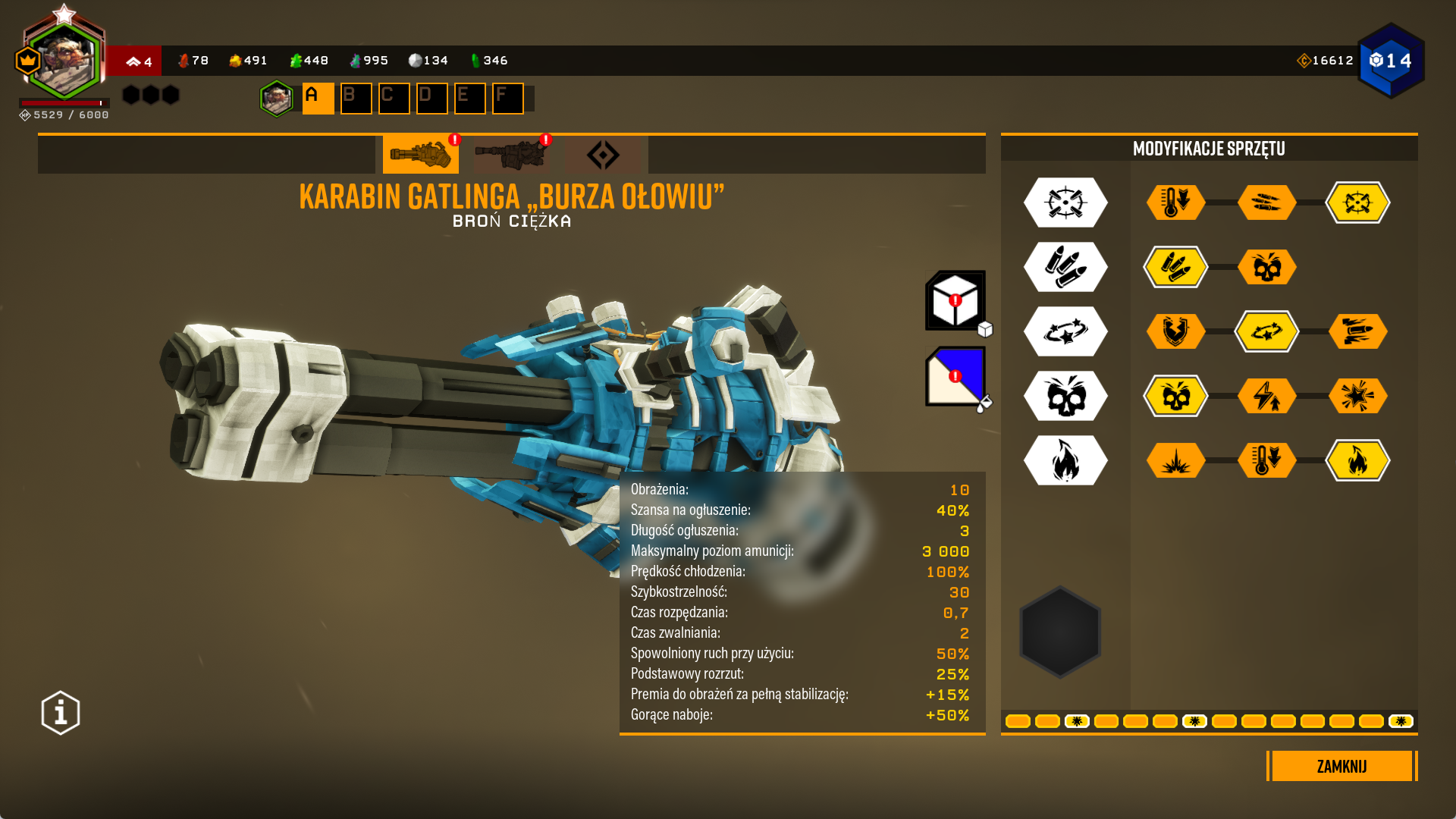
Task: Open the diamond-arrows equipment tab
Action: click(603, 155)
